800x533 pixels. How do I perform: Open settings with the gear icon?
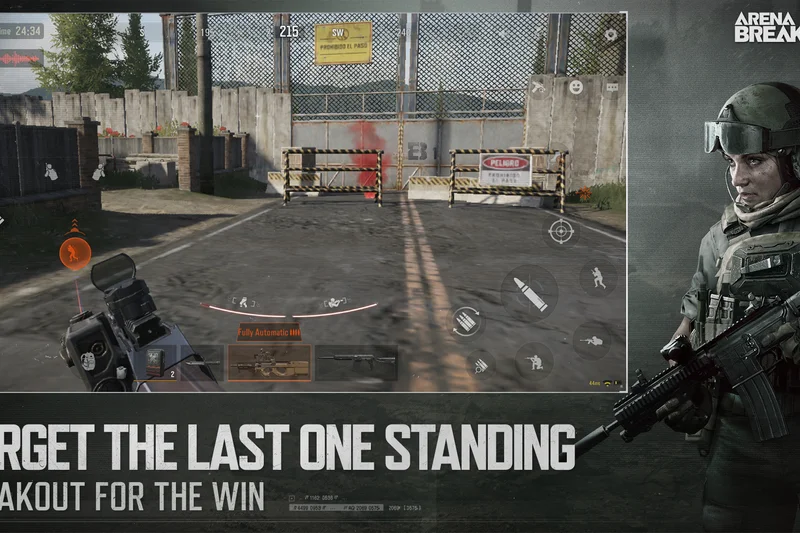click(610, 34)
